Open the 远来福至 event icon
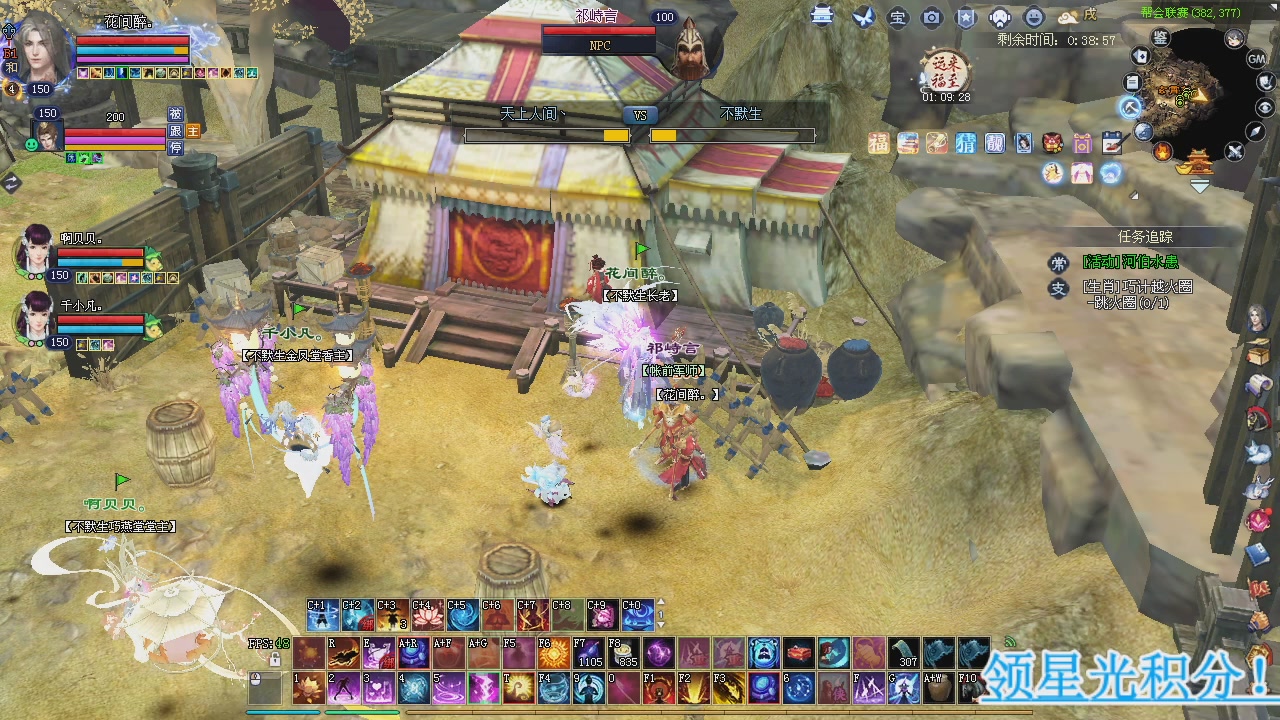 [x=945, y=71]
